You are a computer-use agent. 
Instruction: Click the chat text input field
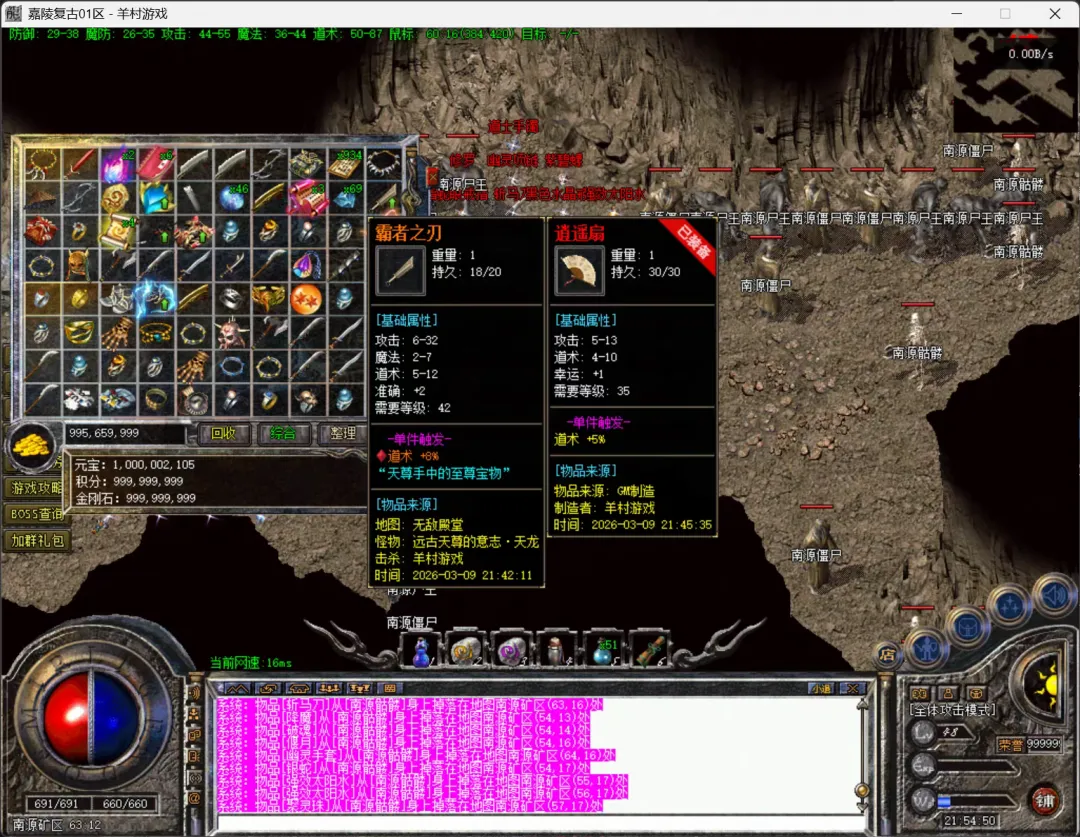[x=530, y=823]
